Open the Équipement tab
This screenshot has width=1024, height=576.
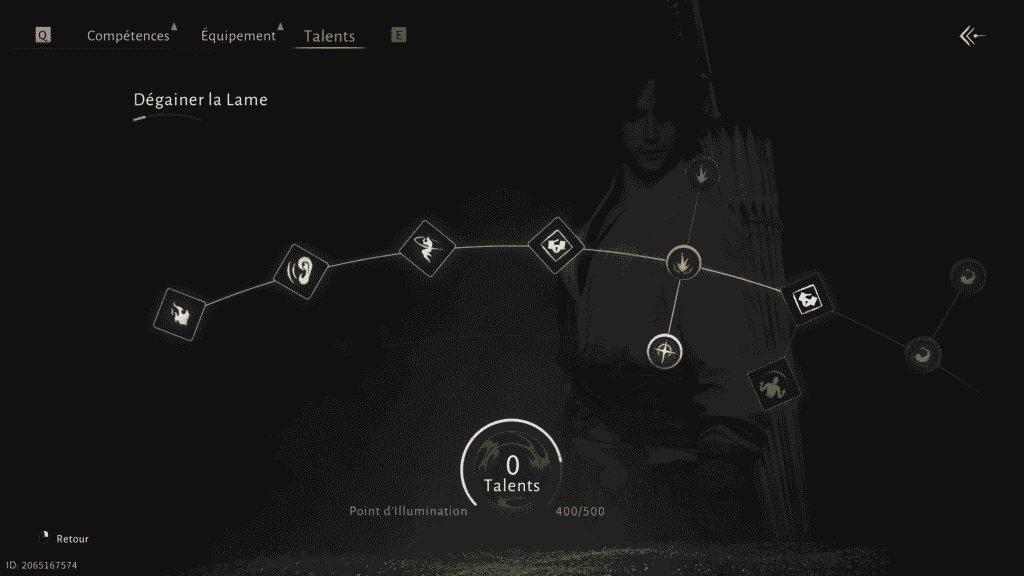pos(238,36)
